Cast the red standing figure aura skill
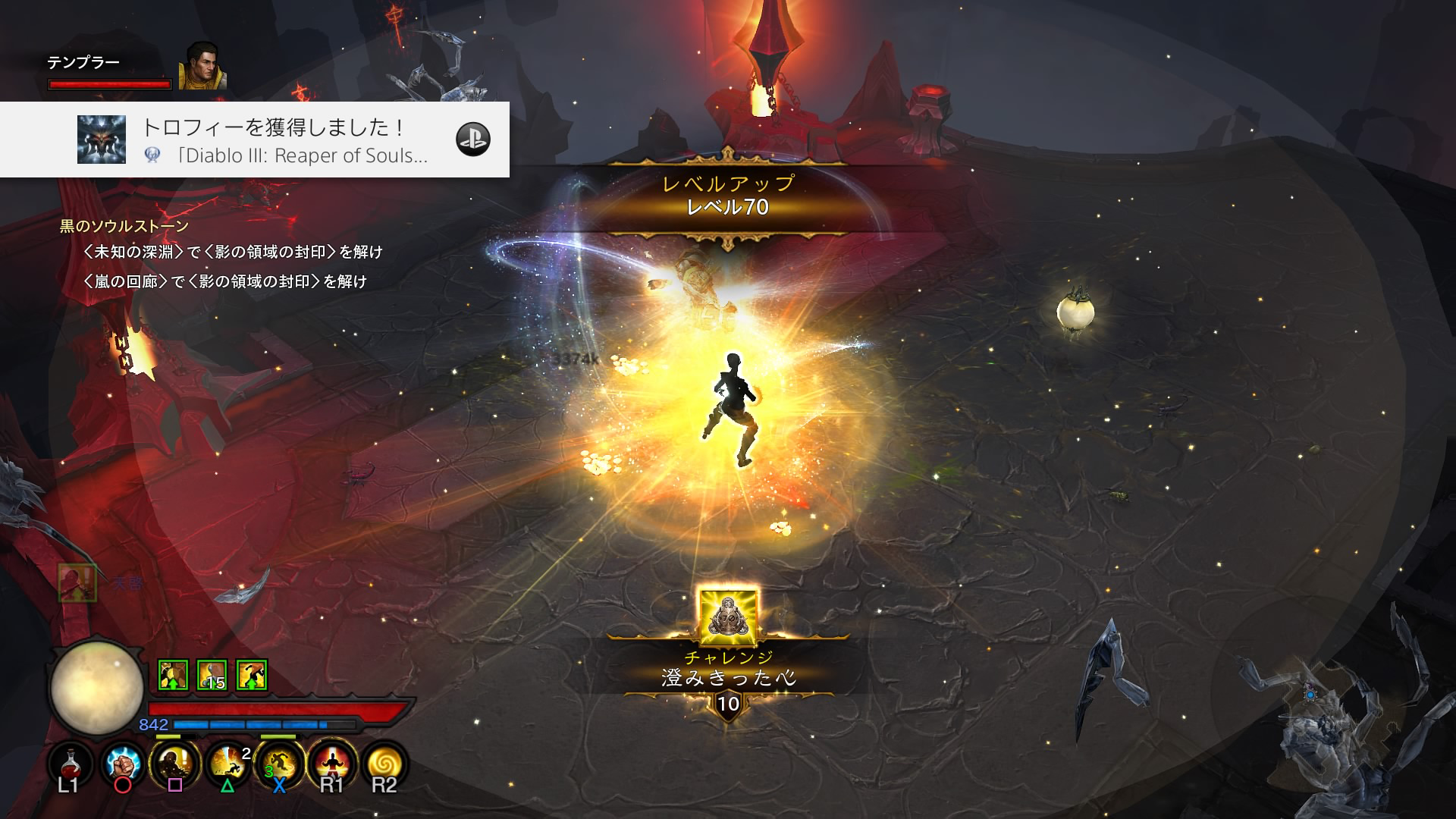1456x819 pixels. pos(332,764)
